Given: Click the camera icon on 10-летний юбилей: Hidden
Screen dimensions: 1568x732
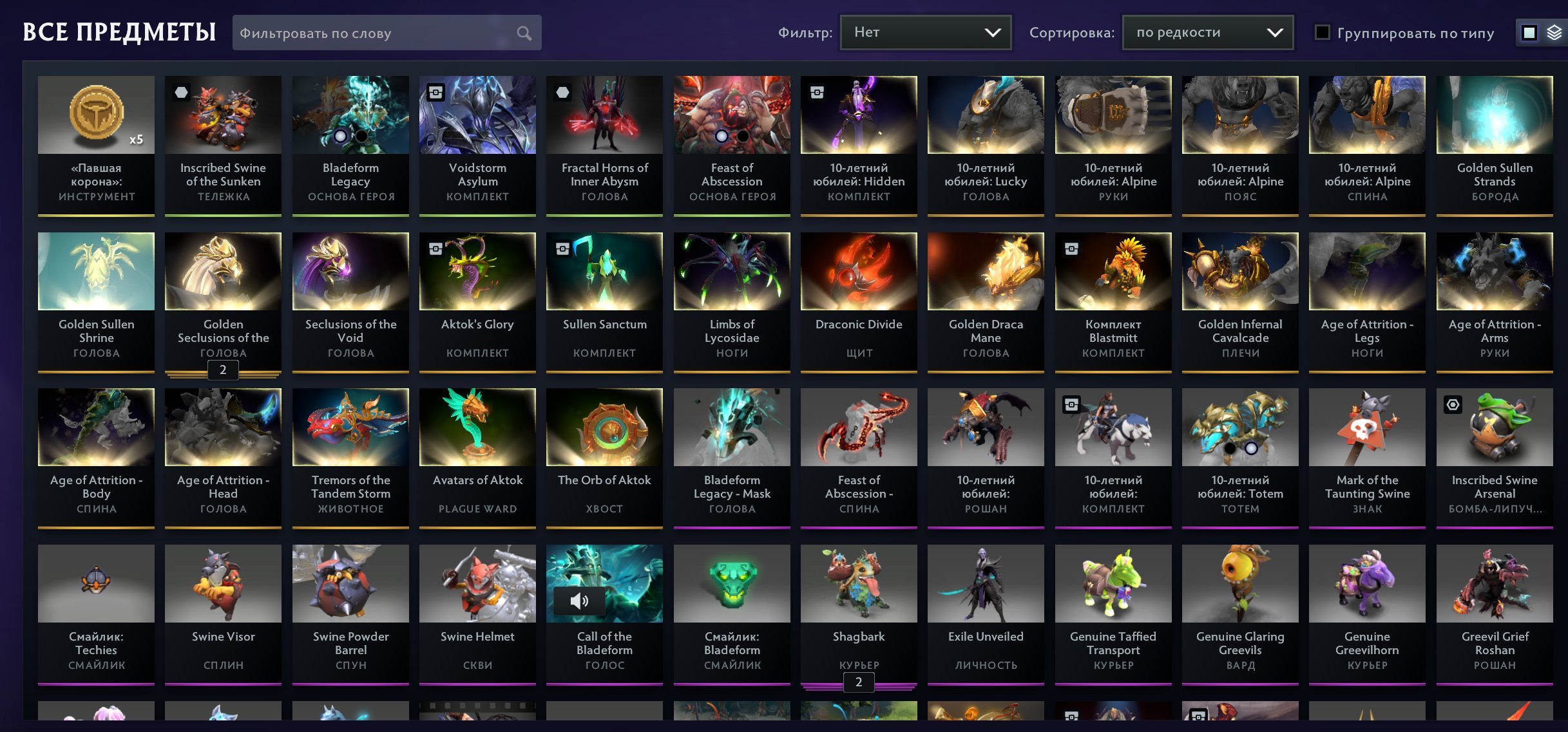Looking at the screenshot, I should click(x=817, y=93).
